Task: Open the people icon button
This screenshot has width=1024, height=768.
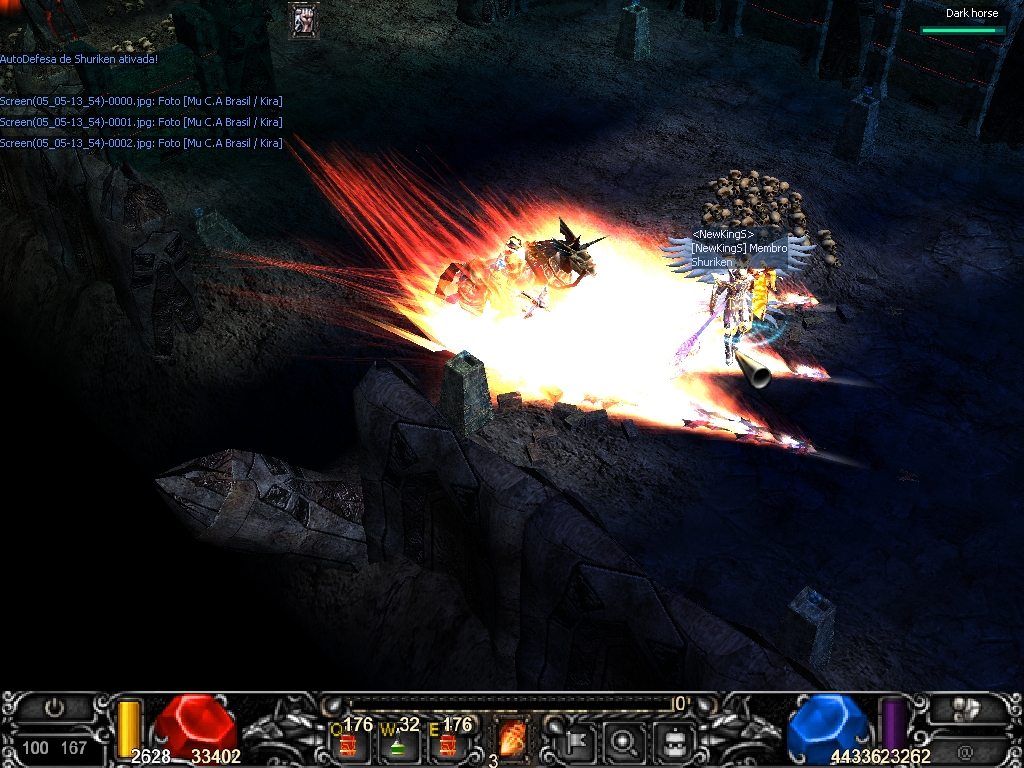Action: [x=965, y=709]
